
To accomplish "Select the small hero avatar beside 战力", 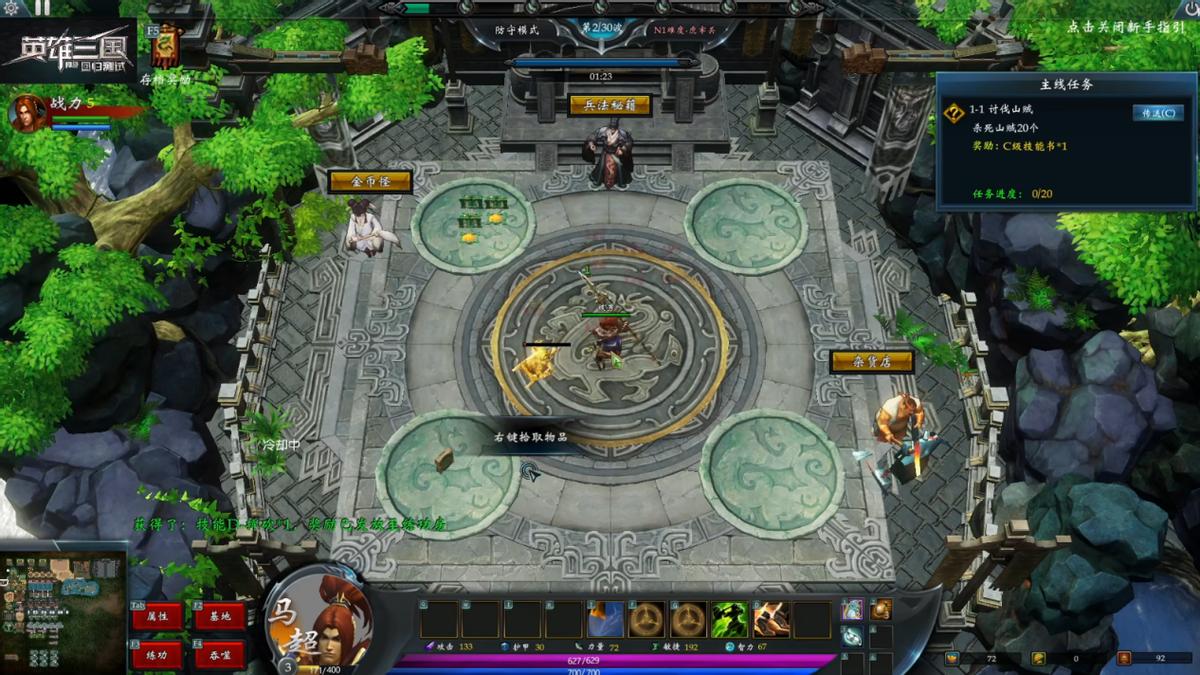I will tap(27, 113).
